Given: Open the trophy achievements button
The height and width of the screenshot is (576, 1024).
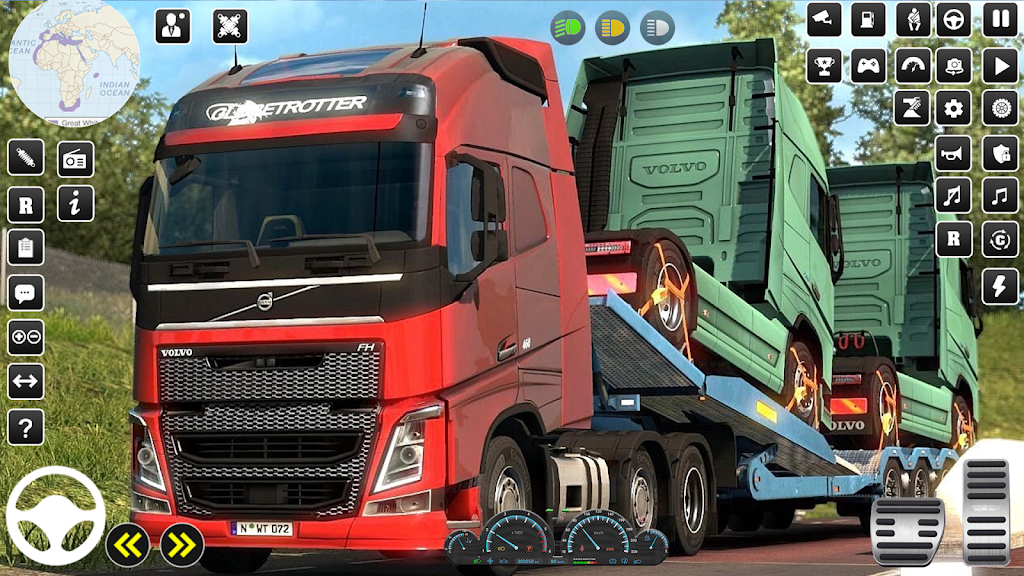Looking at the screenshot, I should 824,66.
